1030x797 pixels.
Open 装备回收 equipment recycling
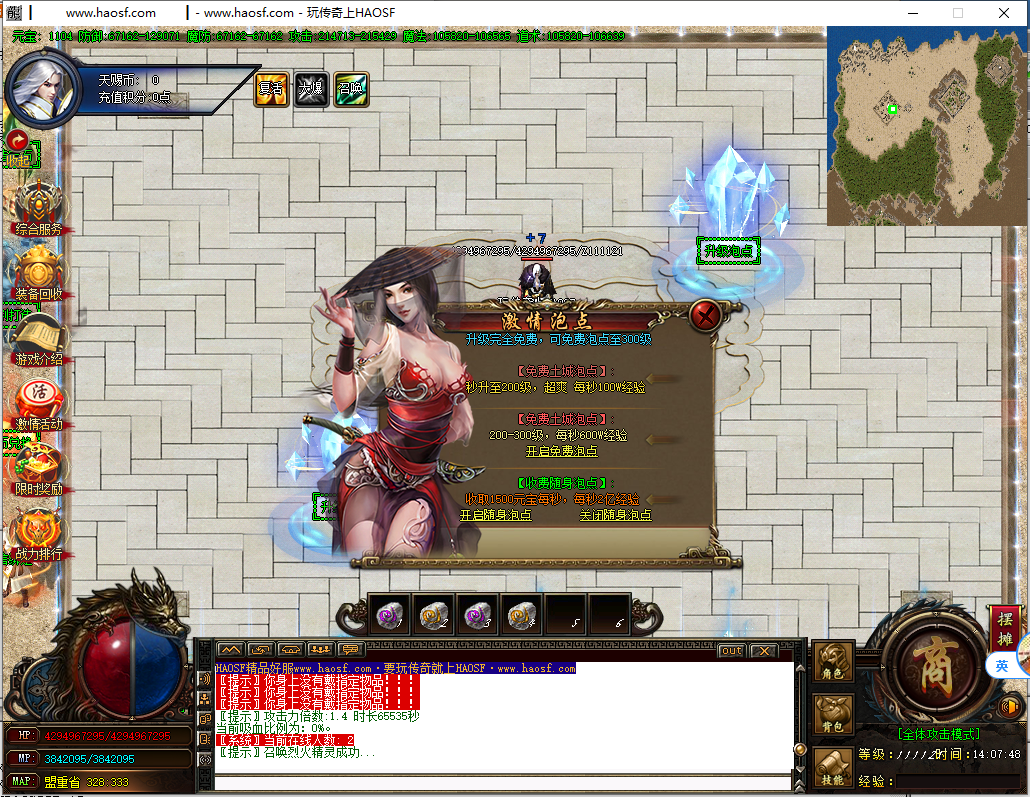pyautogui.click(x=38, y=270)
